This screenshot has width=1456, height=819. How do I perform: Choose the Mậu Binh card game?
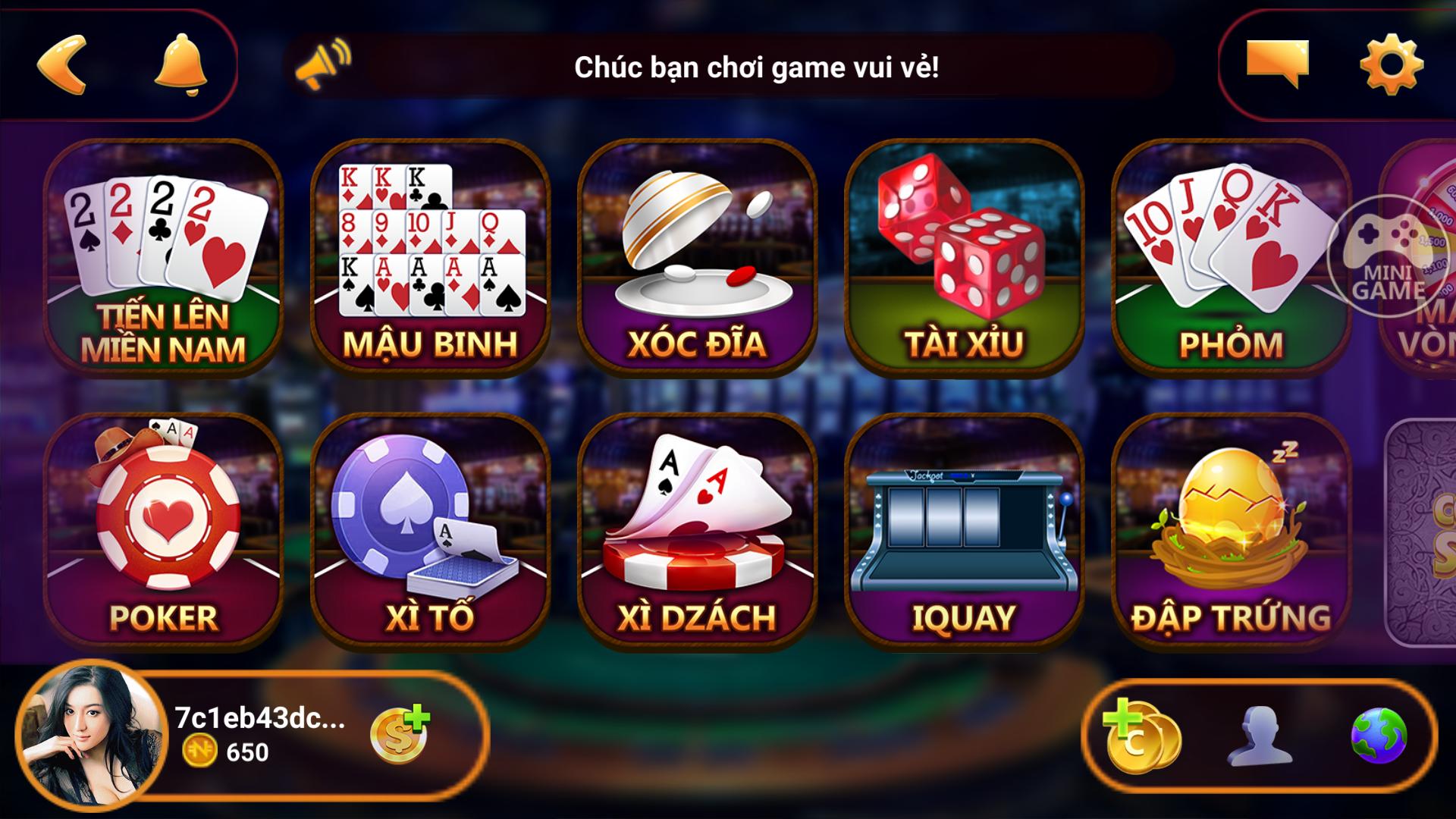point(431,258)
